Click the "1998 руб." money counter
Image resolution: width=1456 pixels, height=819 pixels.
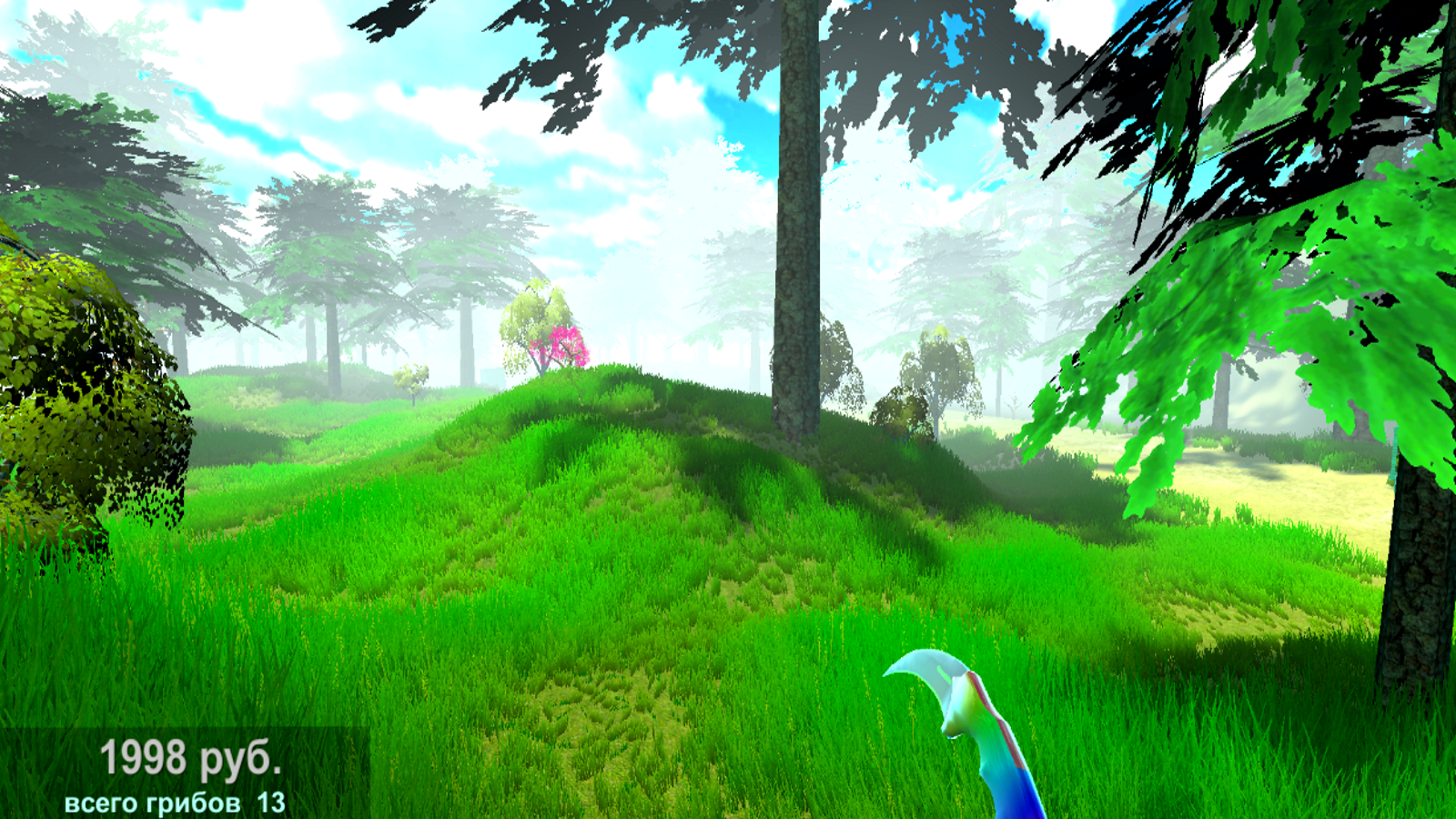[189, 756]
